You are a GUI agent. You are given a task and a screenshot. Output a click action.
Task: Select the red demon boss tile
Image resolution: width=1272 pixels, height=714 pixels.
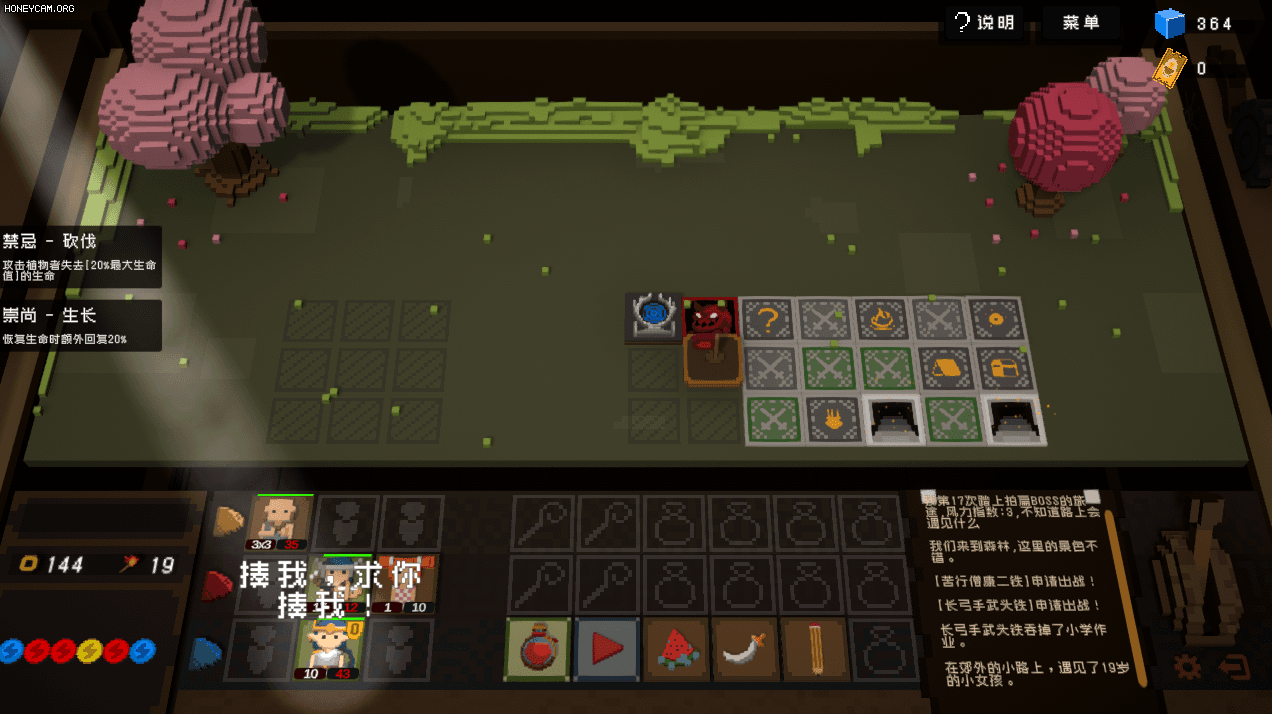[x=711, y=318]
